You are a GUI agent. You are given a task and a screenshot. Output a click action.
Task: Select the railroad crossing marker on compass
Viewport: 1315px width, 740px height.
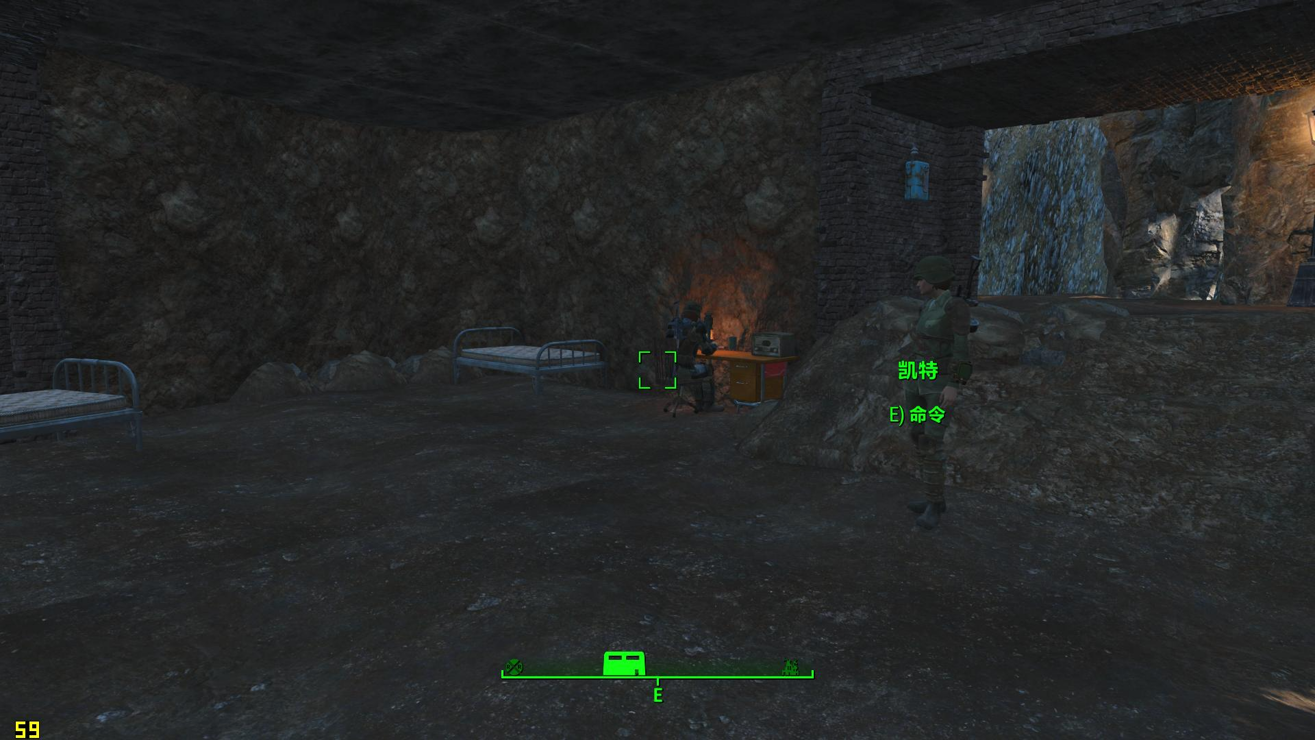pos(514,667)
